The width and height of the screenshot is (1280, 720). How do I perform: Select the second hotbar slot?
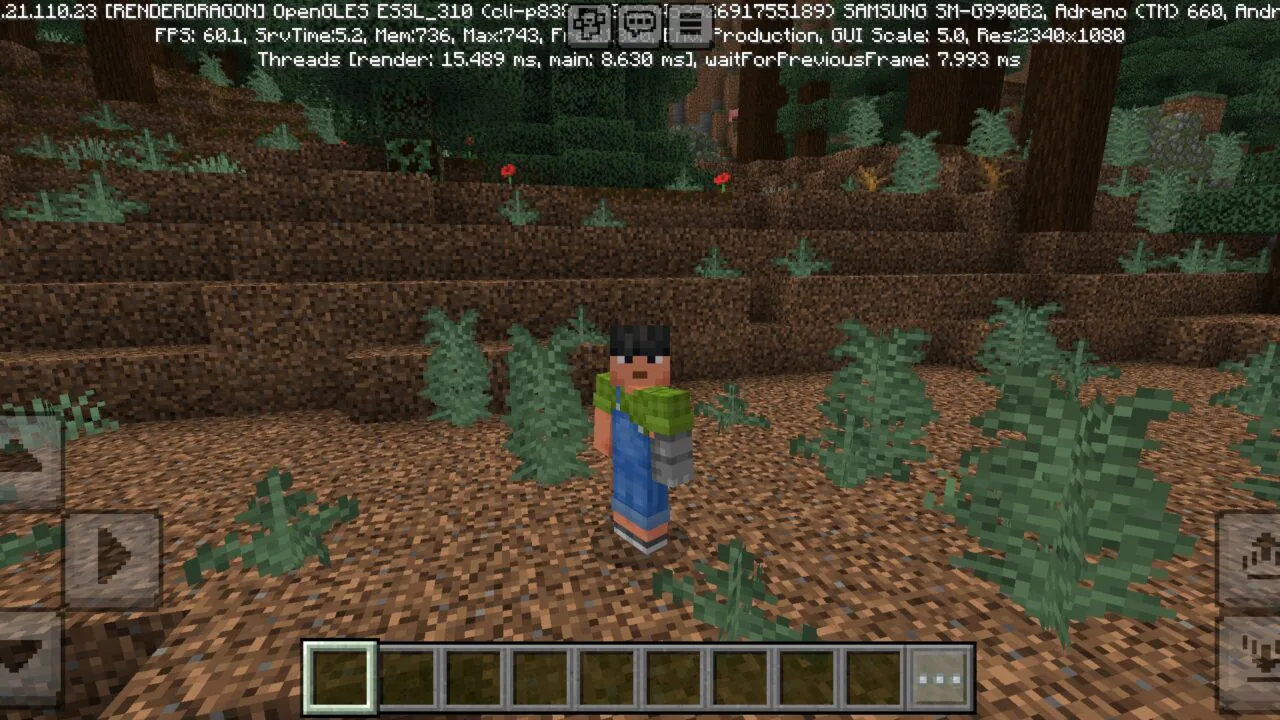(408, 678)
